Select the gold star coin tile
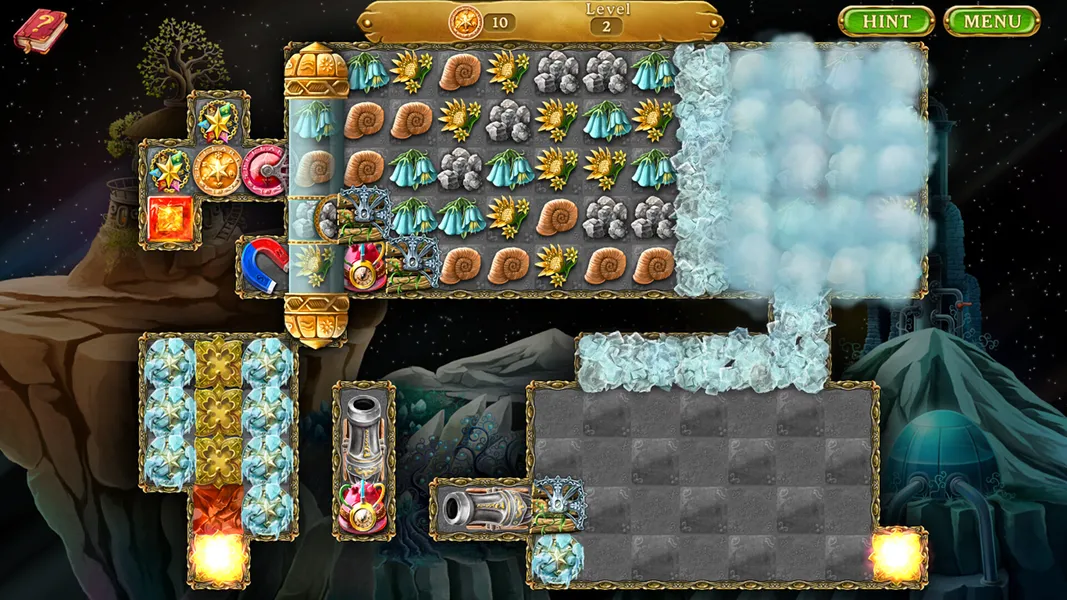1067x600 pixels. click(217, 170)
